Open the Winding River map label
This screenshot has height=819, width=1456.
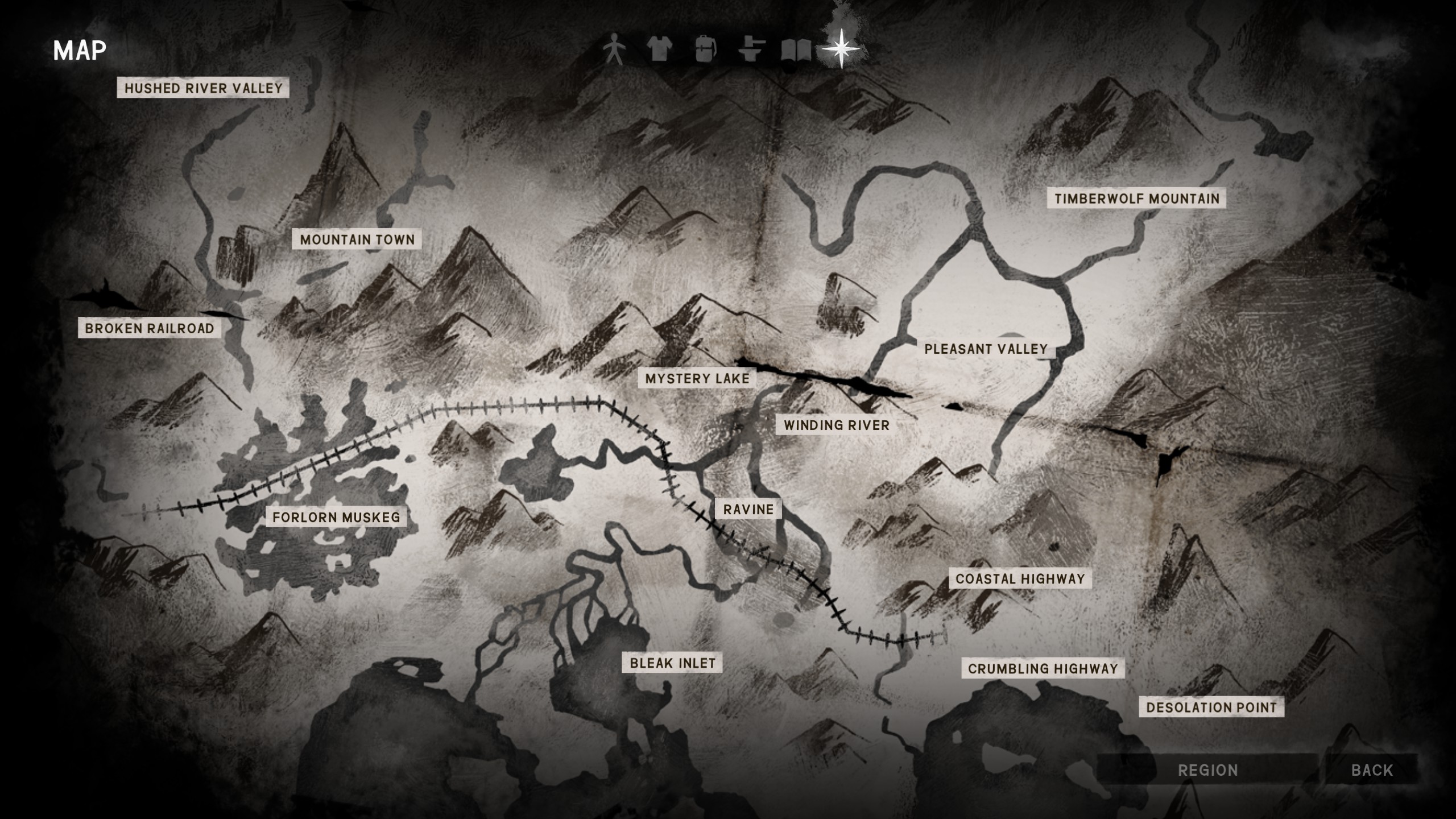[x=836, y=425]
